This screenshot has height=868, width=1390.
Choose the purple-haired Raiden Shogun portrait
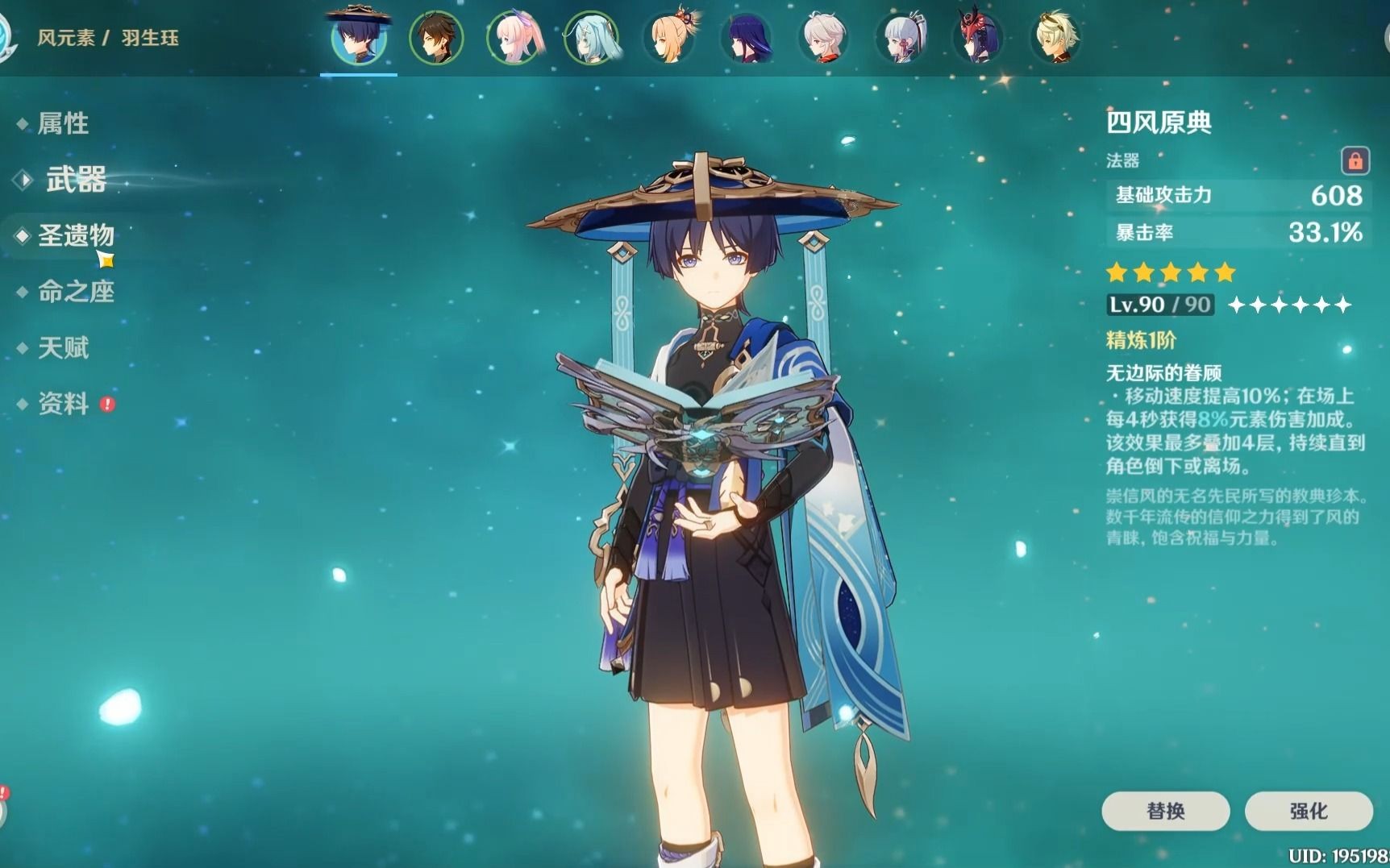coord(747,37)
